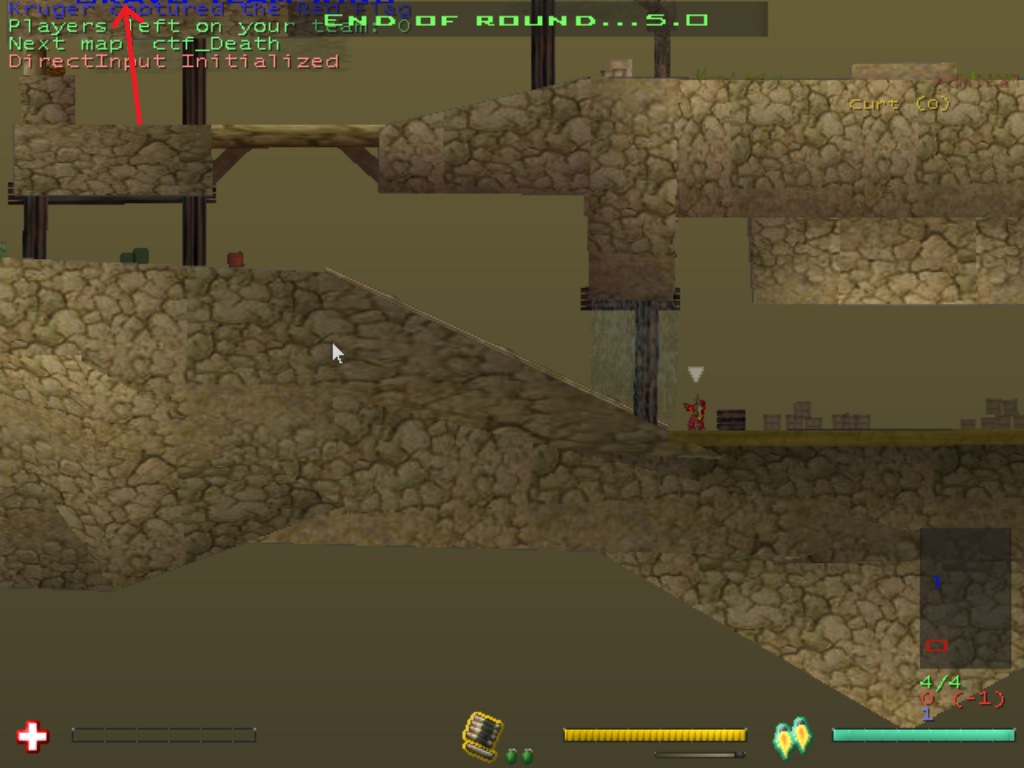Screen dimensions: 1024x768
Task: Click the green grenades icon
Action: tap(517, 756)
